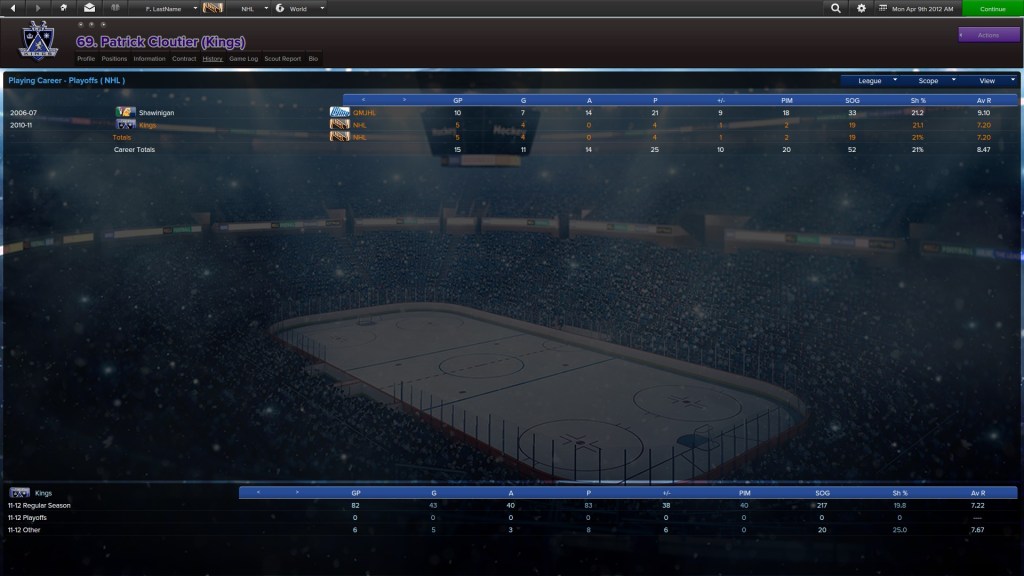Screen dimensions: 1024x576
Task: Click the home icon in the toolbar
Action: pos(64,8)
